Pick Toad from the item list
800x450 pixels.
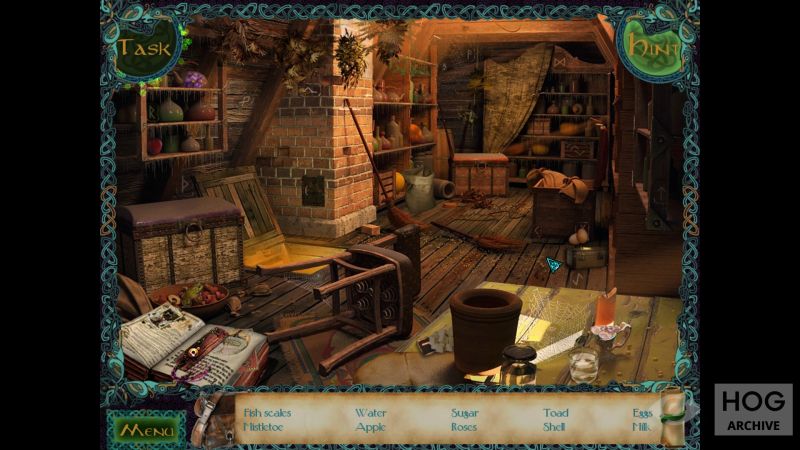pyautogui.click(x=556, y=413)
